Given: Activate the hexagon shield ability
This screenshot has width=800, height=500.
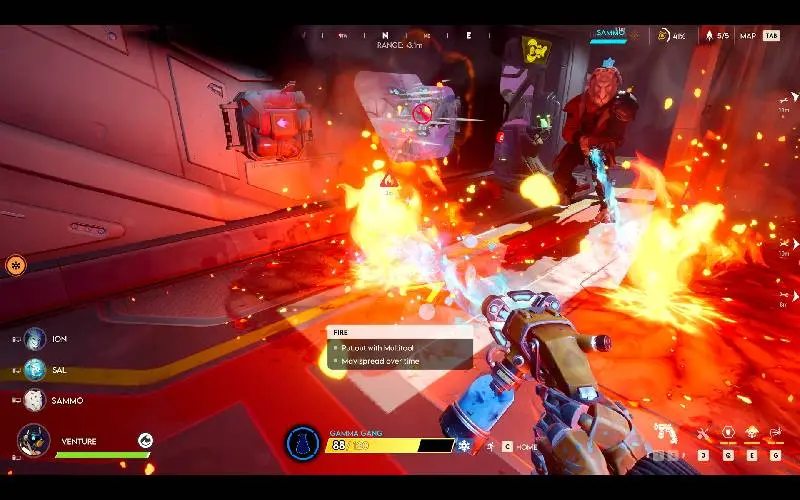Looking at the screenshot, I should [x=728, y=434].
